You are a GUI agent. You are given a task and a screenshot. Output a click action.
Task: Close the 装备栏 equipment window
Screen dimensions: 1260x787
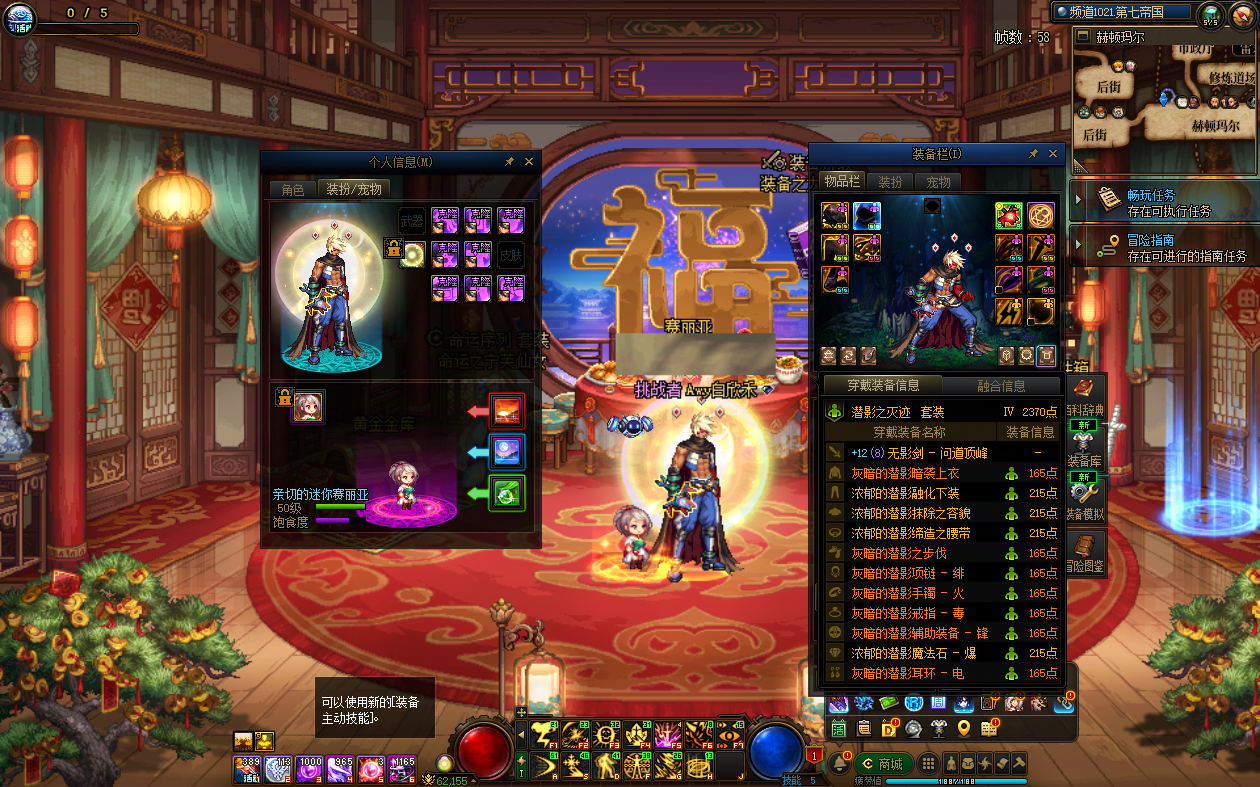(x=1053, y=155)
